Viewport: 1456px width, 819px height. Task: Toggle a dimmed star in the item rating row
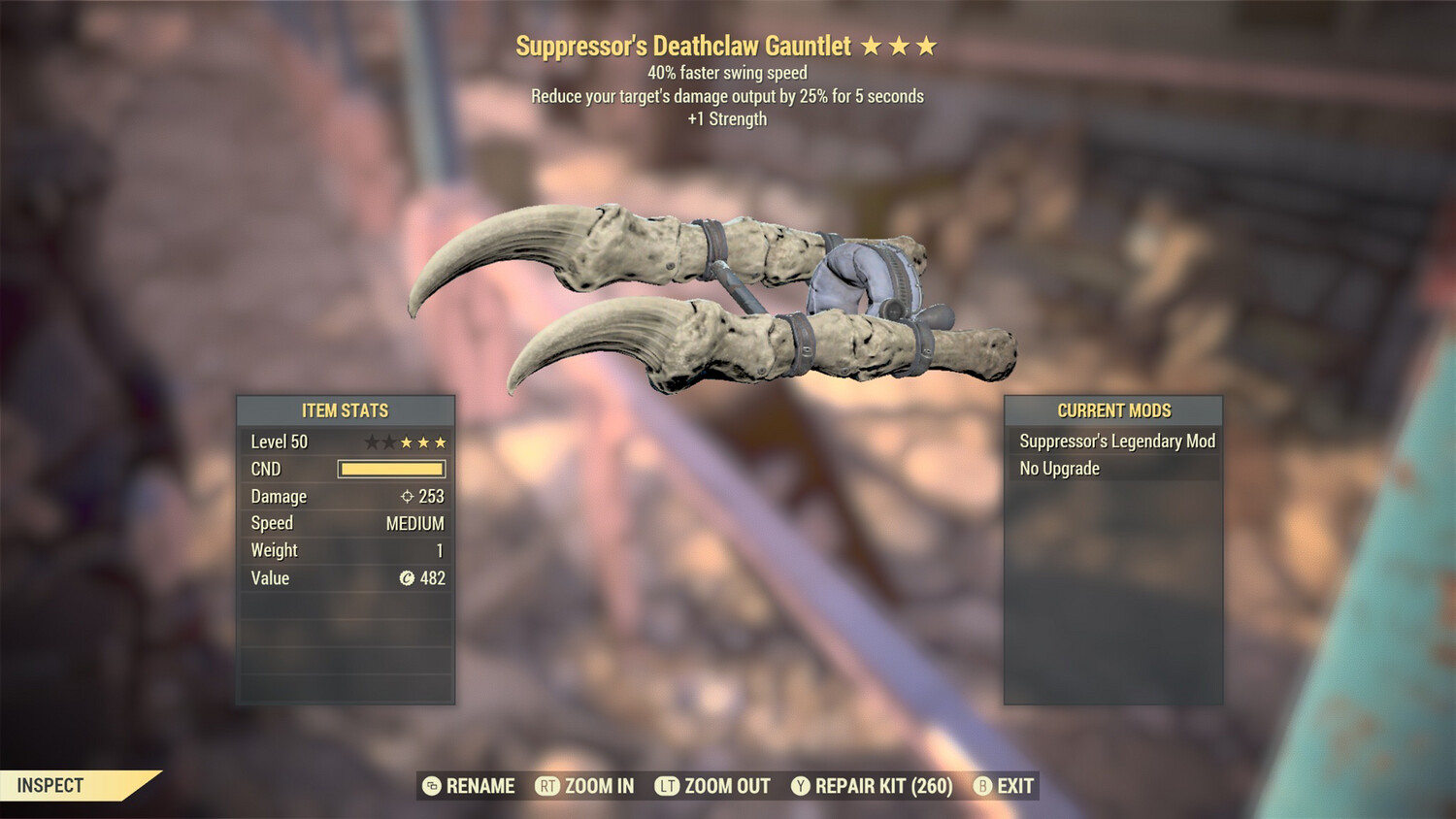pos(372,442)
